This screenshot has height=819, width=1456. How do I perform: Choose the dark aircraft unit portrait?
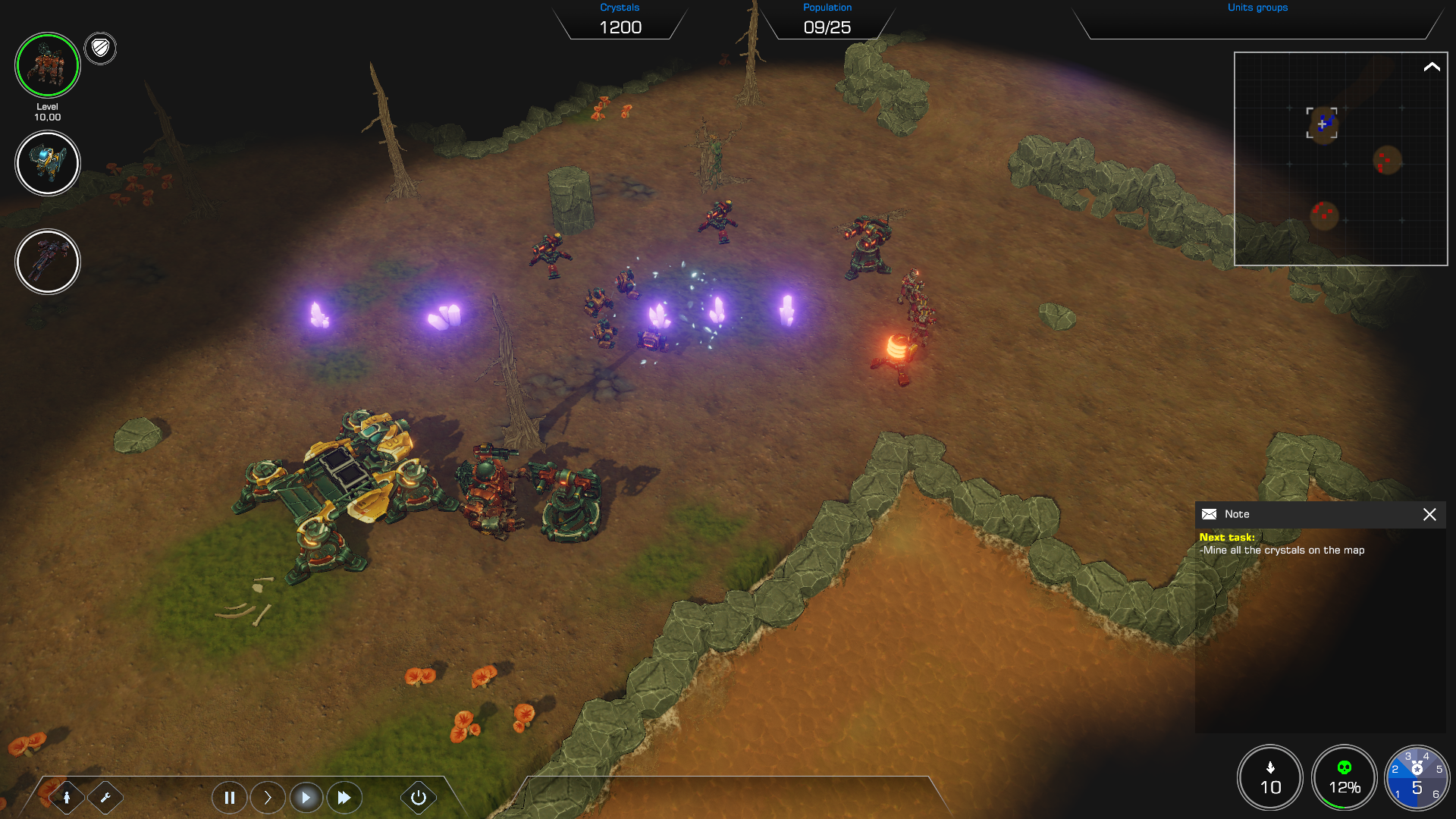pos(47,262)
